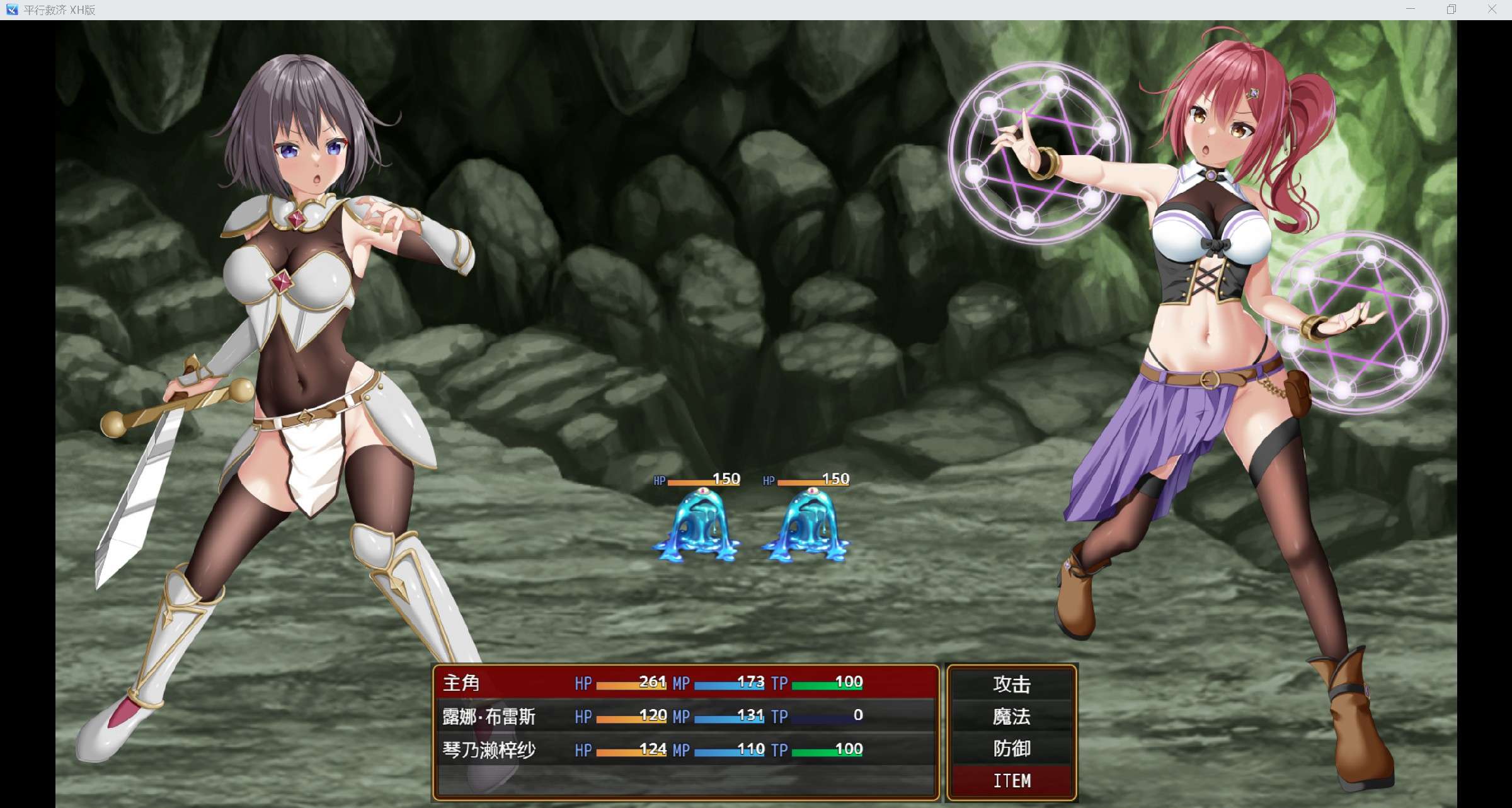Minimize the game window
Screen dimensions: 1512x808
[1411, 9]
